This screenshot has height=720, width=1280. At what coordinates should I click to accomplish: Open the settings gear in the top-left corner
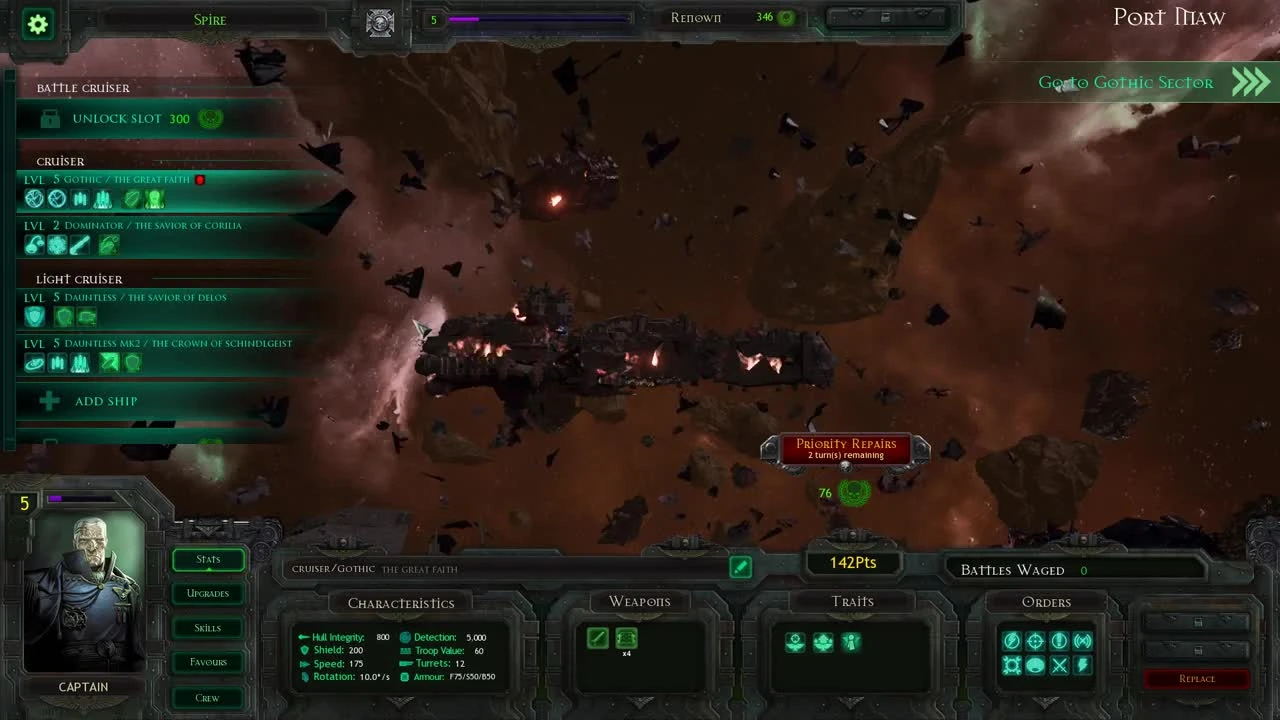tap(37, 25)
